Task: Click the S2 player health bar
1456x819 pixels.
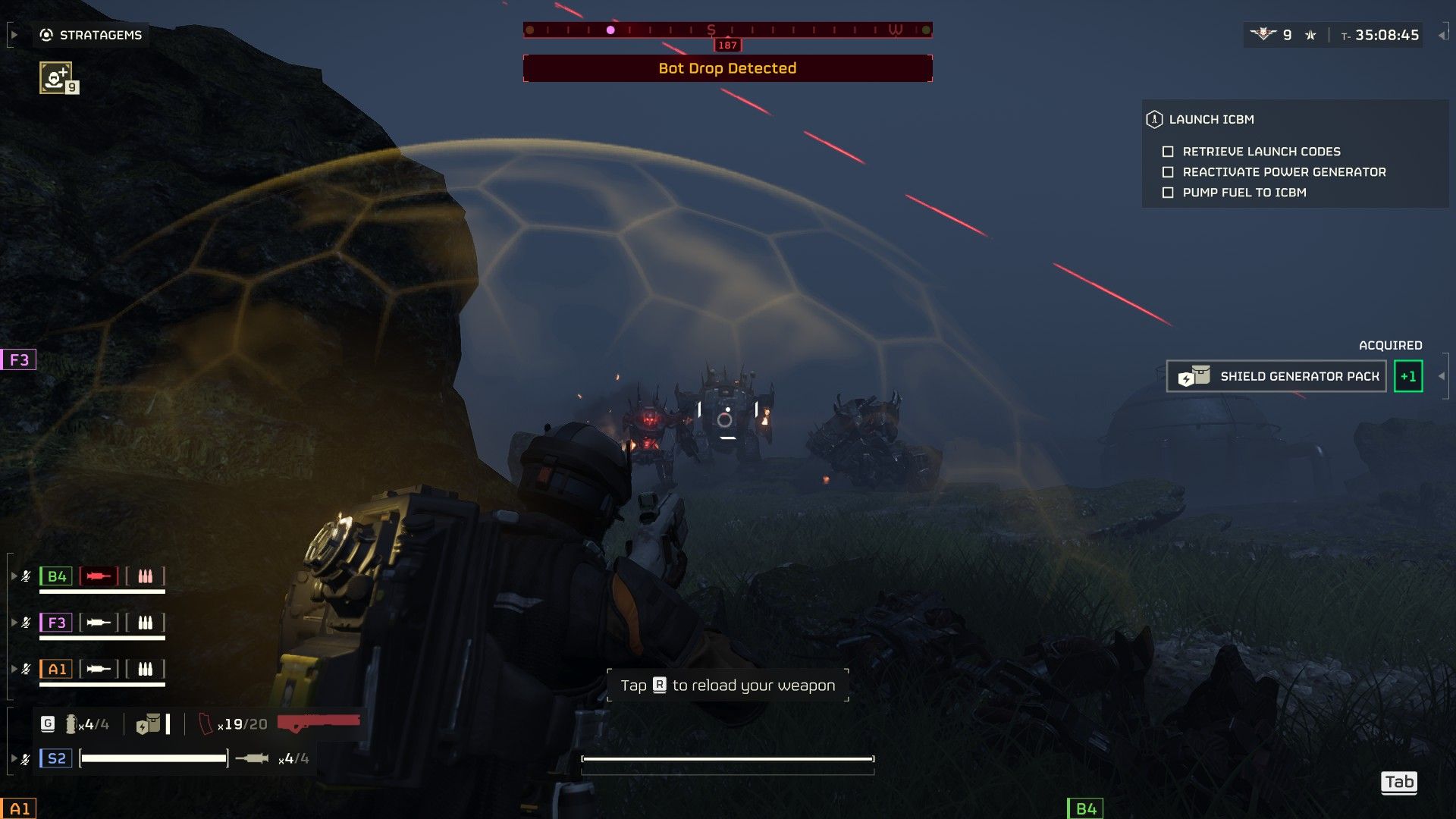Action: [x=153, y=758]
